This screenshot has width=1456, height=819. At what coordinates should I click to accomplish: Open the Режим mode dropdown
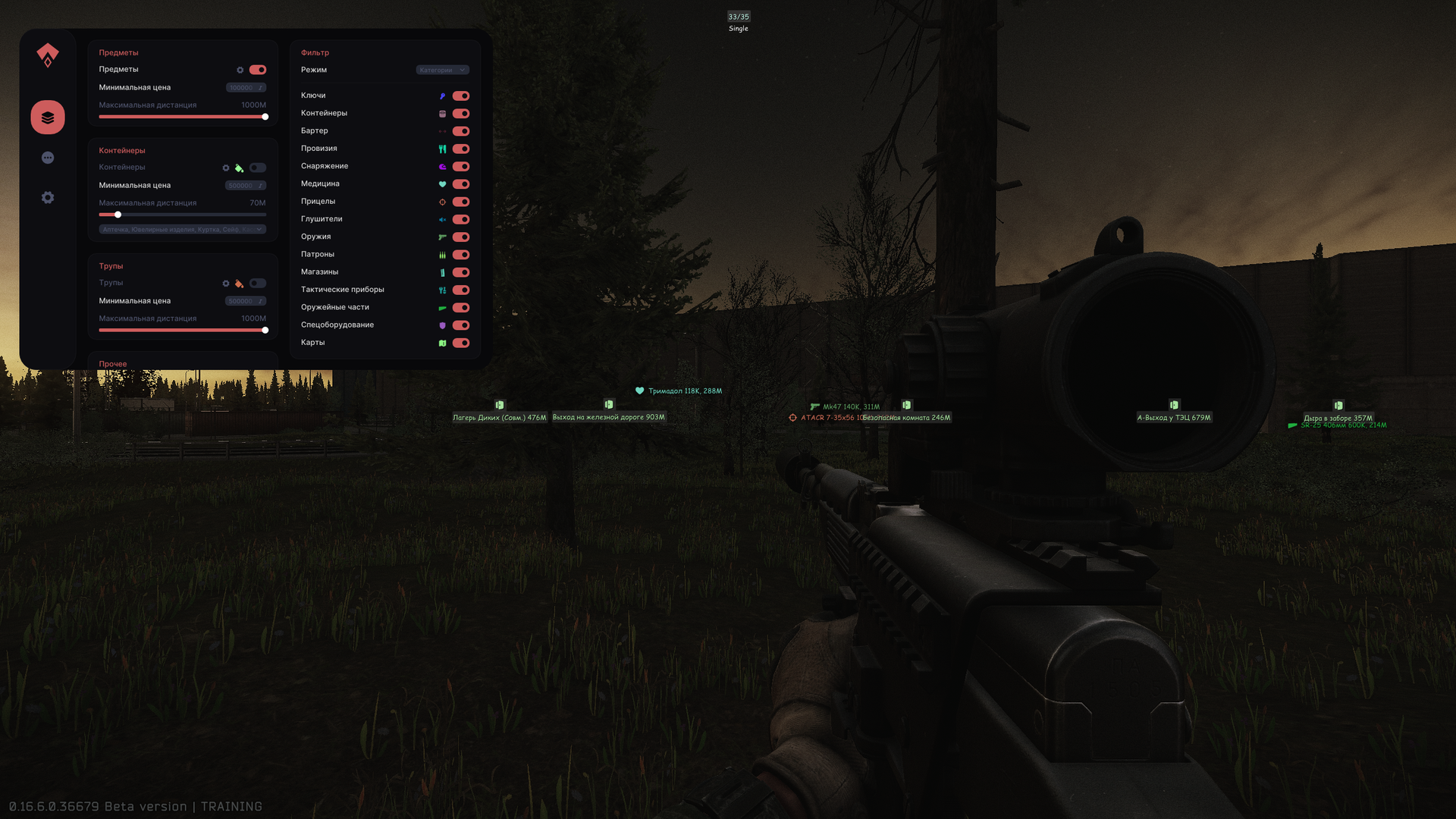tap(442, 70)
